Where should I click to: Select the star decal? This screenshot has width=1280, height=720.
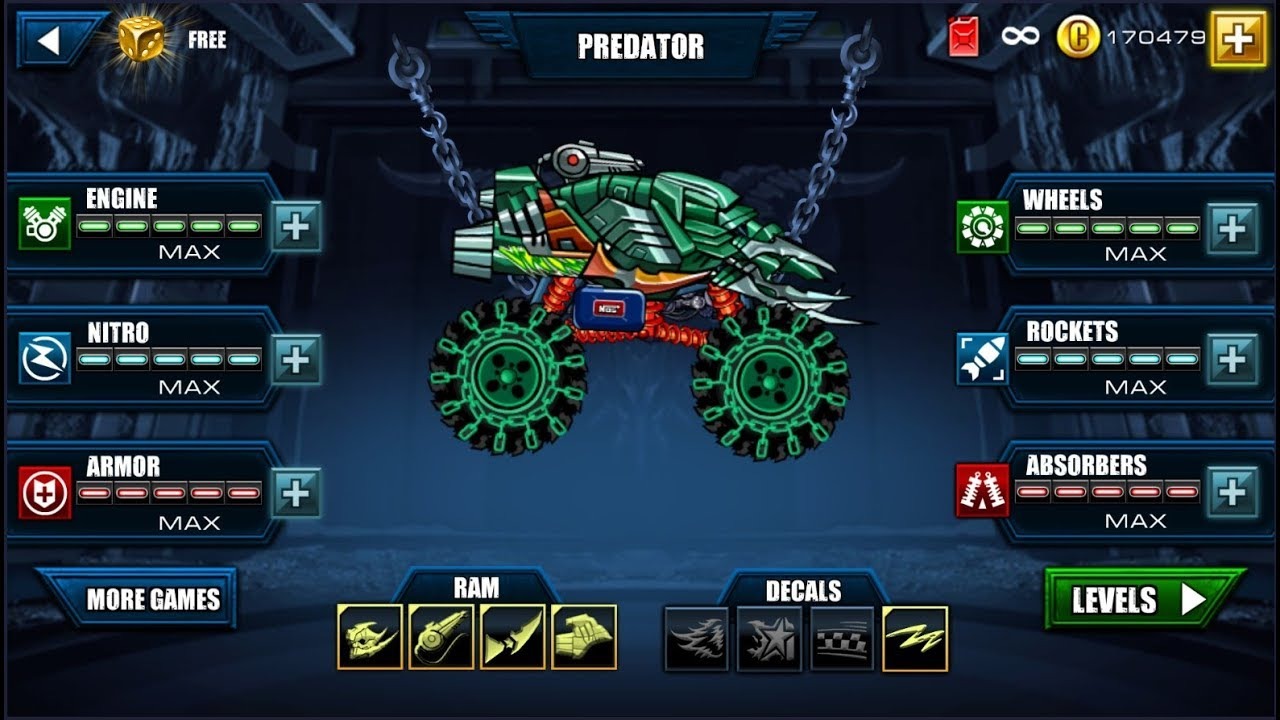pyautogui.click(x=769, y=639)
